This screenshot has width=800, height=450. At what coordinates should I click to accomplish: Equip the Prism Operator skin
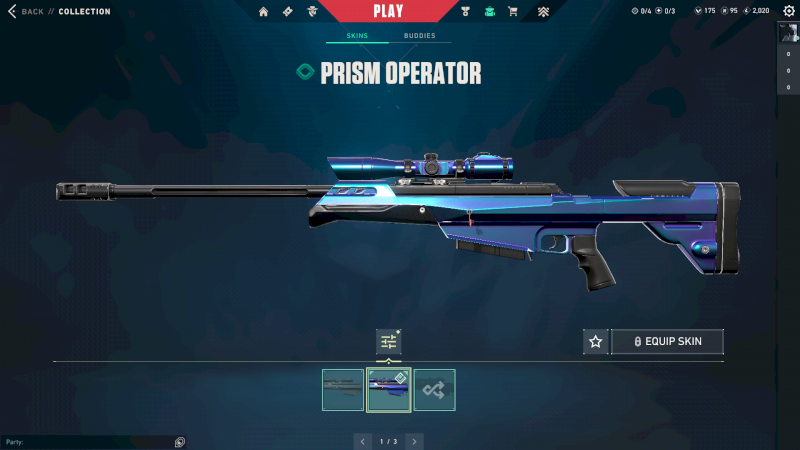point(667,342)
